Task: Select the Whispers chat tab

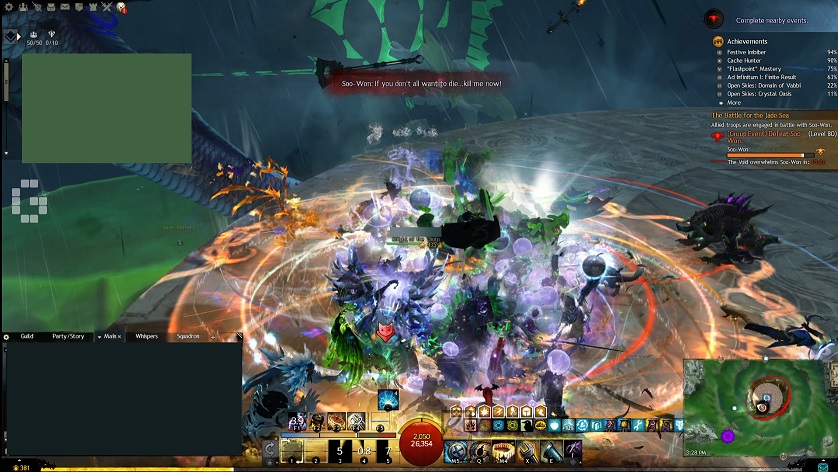Action: point(146,337)
